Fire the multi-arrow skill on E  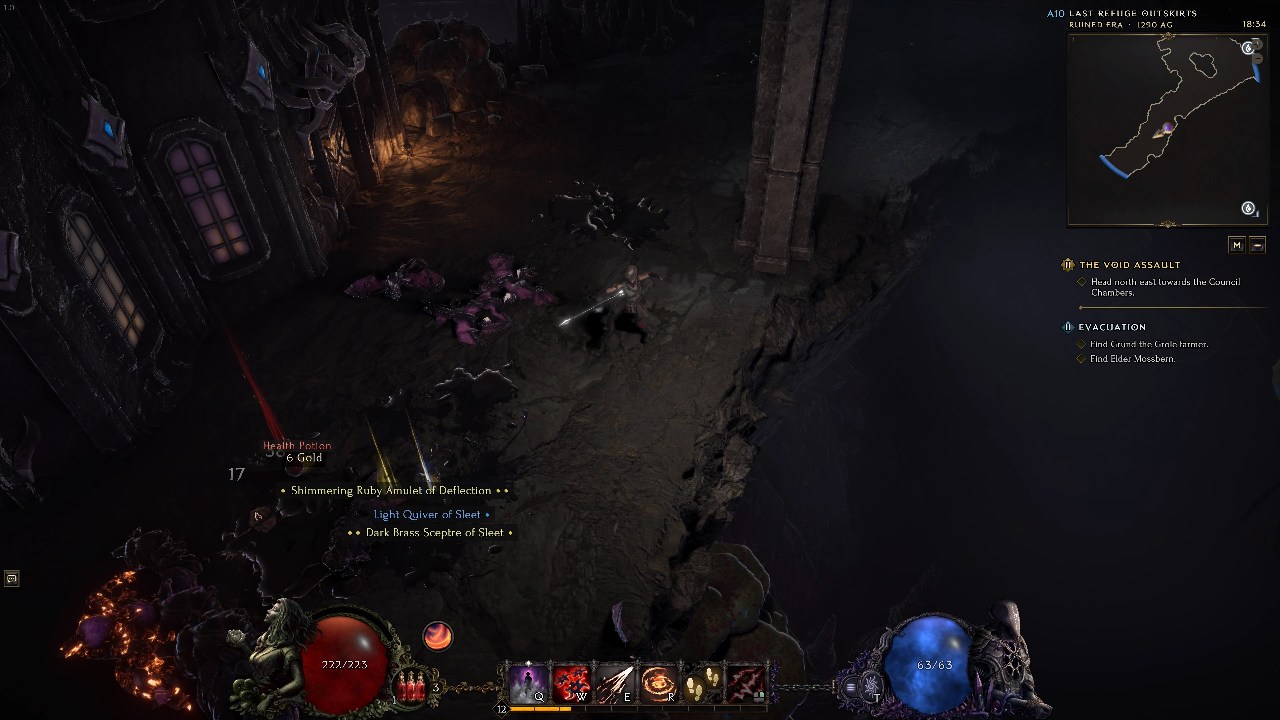614,684
